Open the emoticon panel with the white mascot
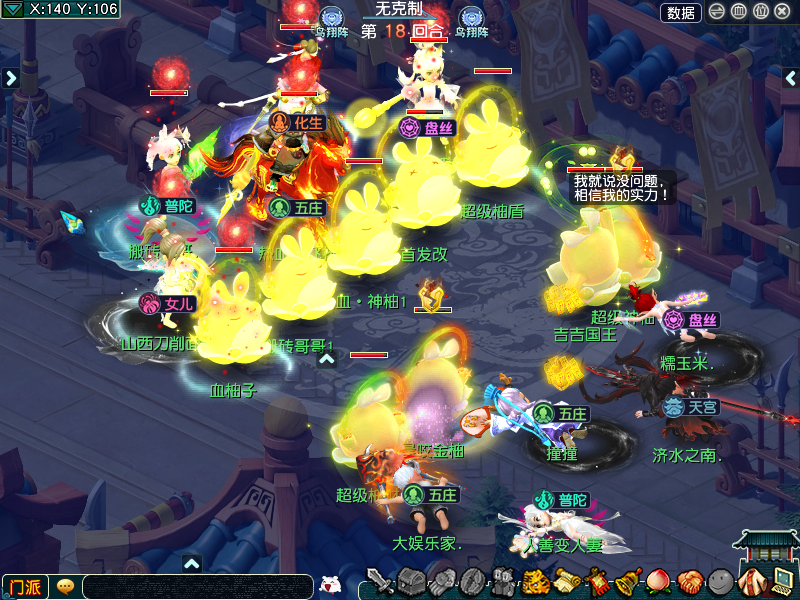800x600 pixels. point(331,585)
